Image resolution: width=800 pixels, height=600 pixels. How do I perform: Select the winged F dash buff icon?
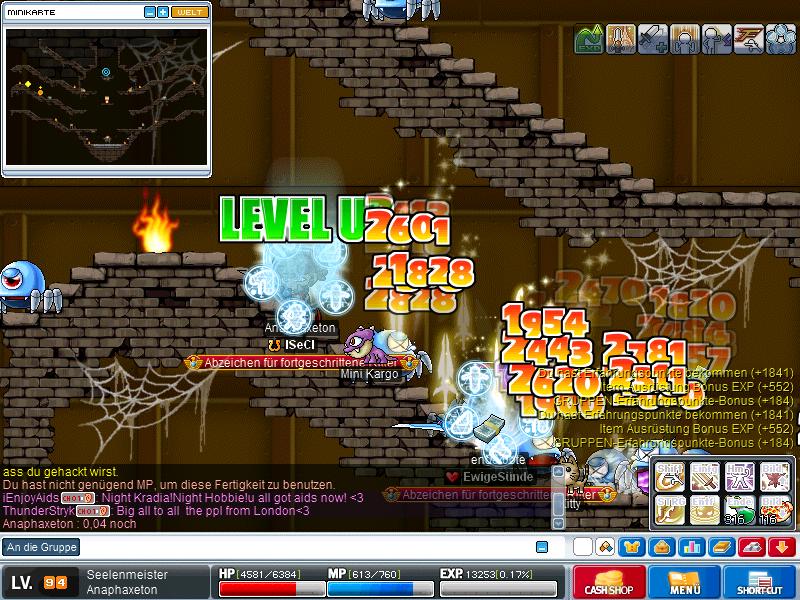[x=750, y=39]
